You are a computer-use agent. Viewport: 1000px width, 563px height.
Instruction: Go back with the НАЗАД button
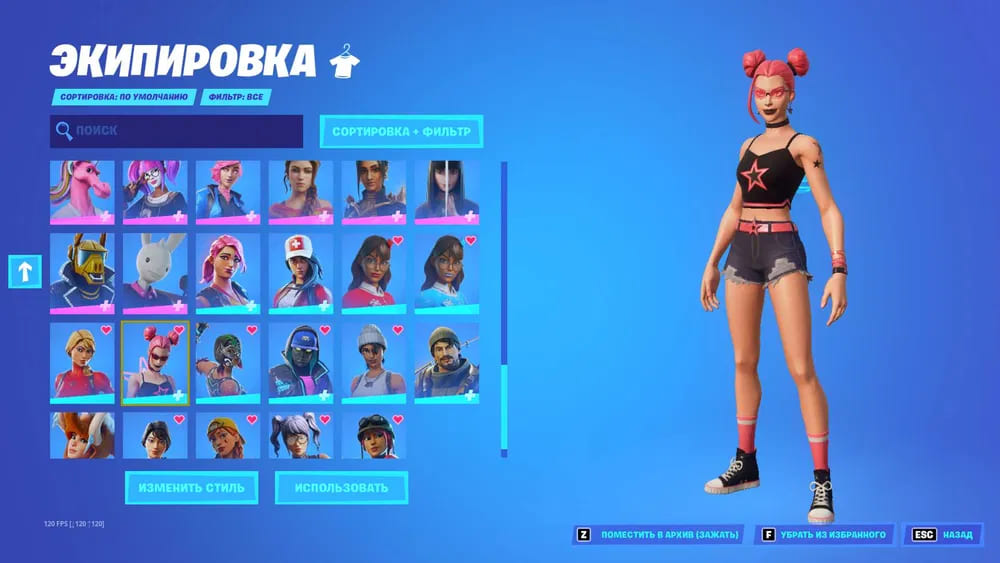[942, 535]
